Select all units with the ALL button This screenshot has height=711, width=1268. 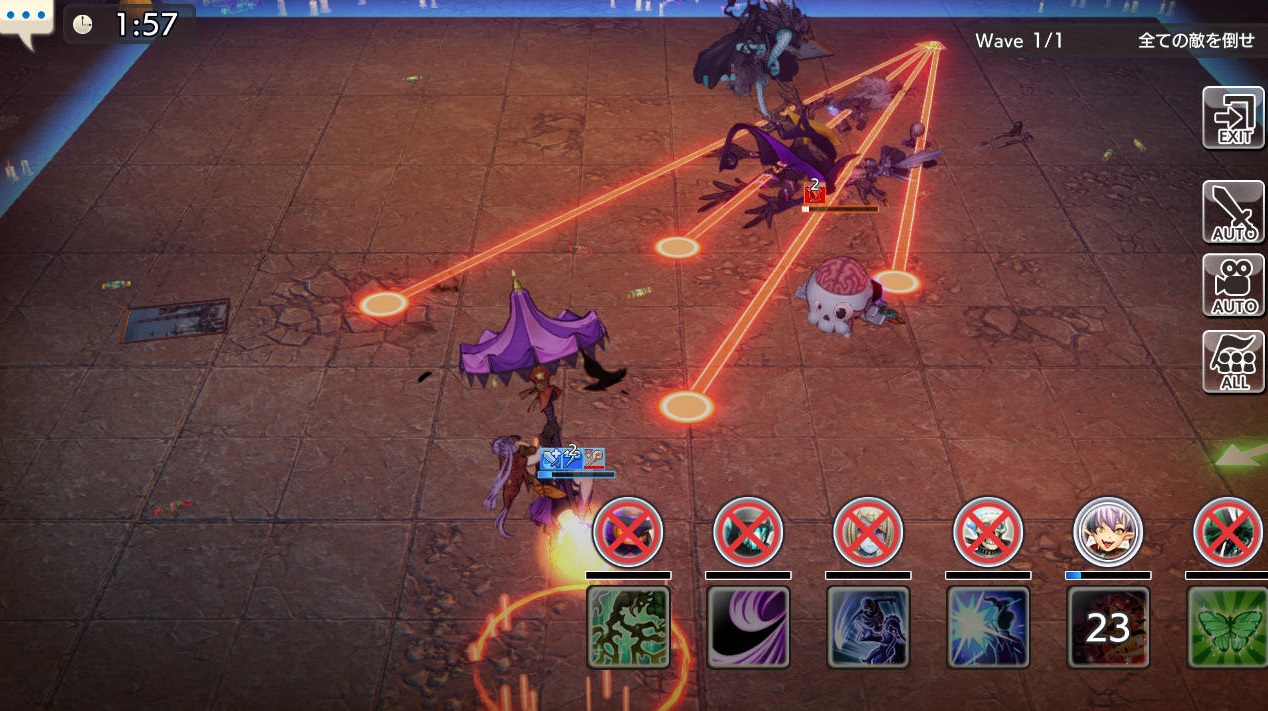coord(1233,361)
